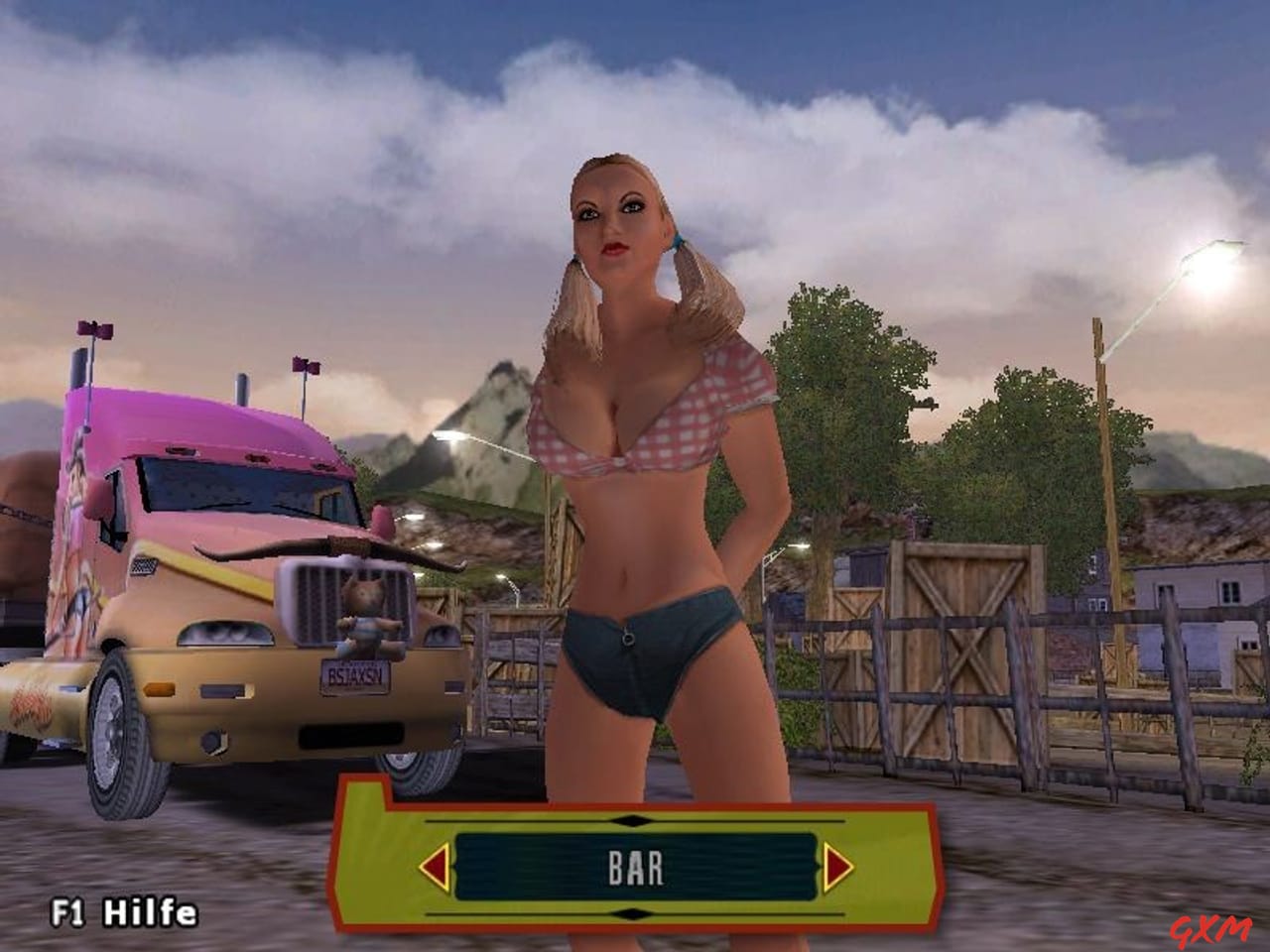Image resolution: width=1270 pixels, height=952 pixels.
Task: Click the black diamond below the BAR label
Action: 634,911
